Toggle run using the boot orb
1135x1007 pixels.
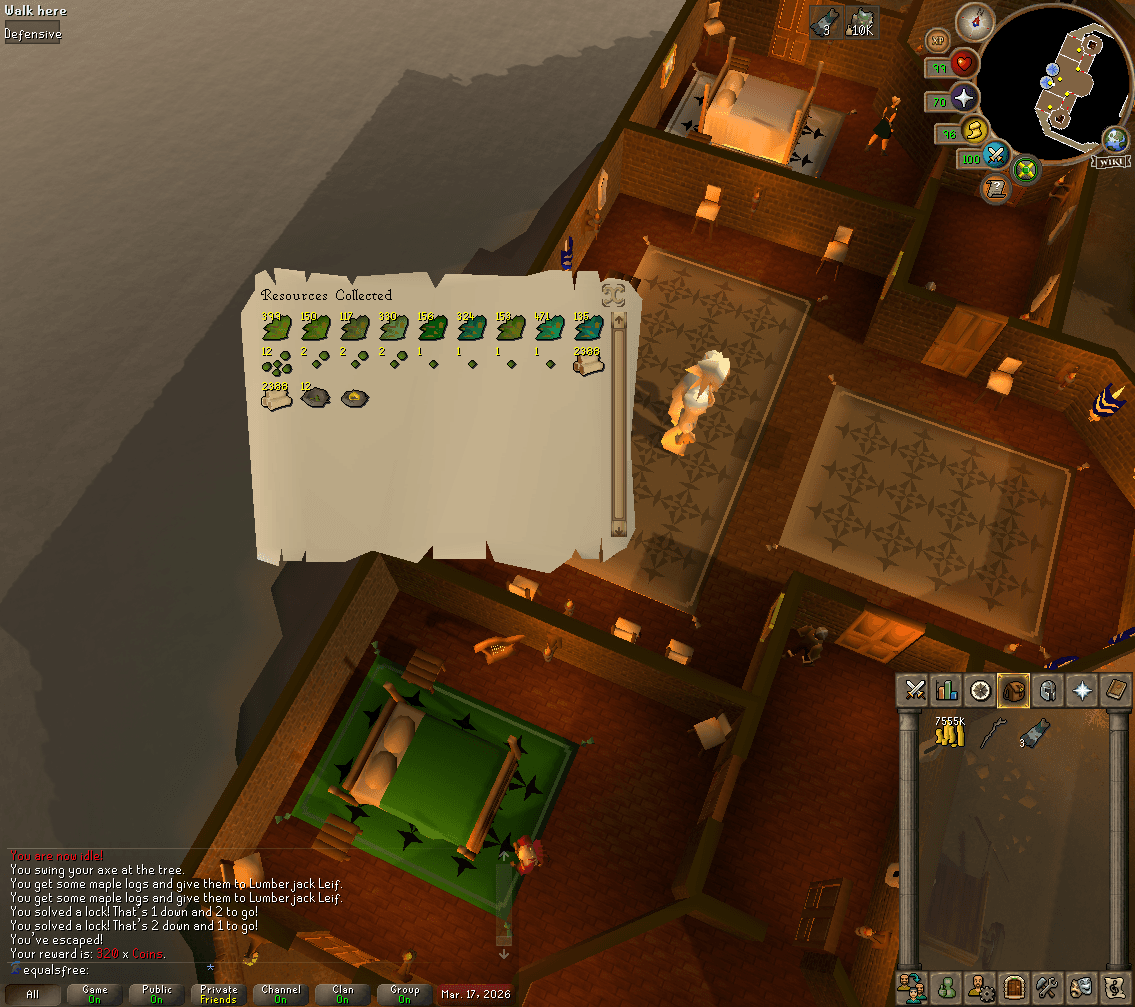(x=974, y=129)
